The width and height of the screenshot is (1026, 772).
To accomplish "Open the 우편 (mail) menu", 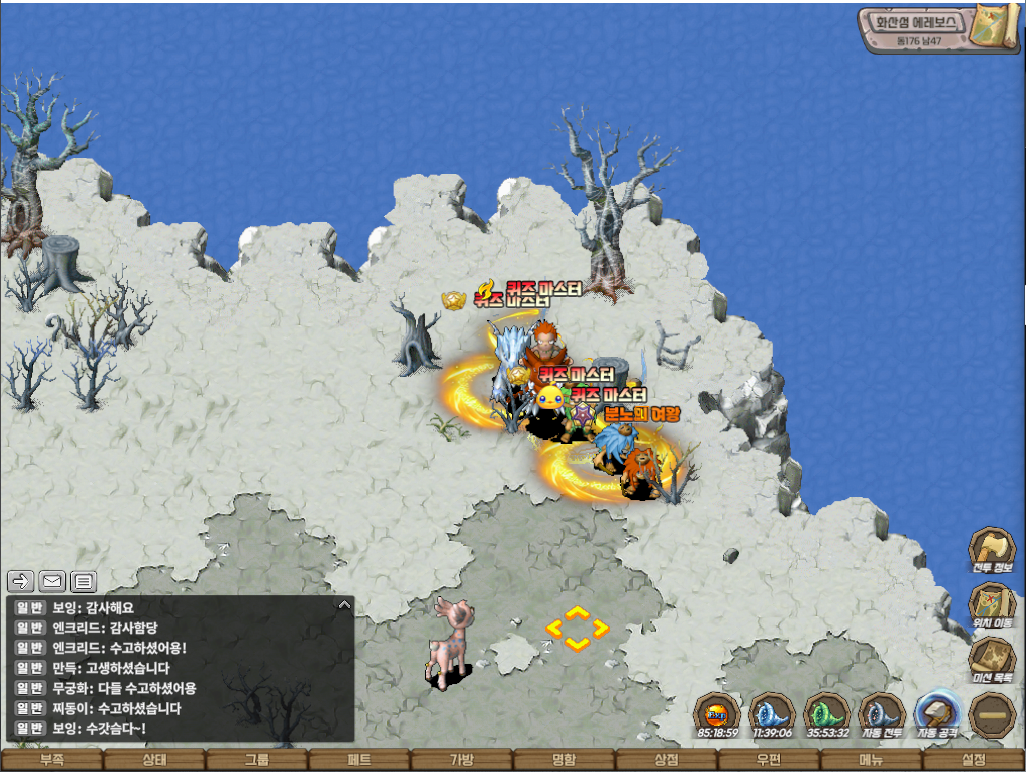I will pos(769,761).
